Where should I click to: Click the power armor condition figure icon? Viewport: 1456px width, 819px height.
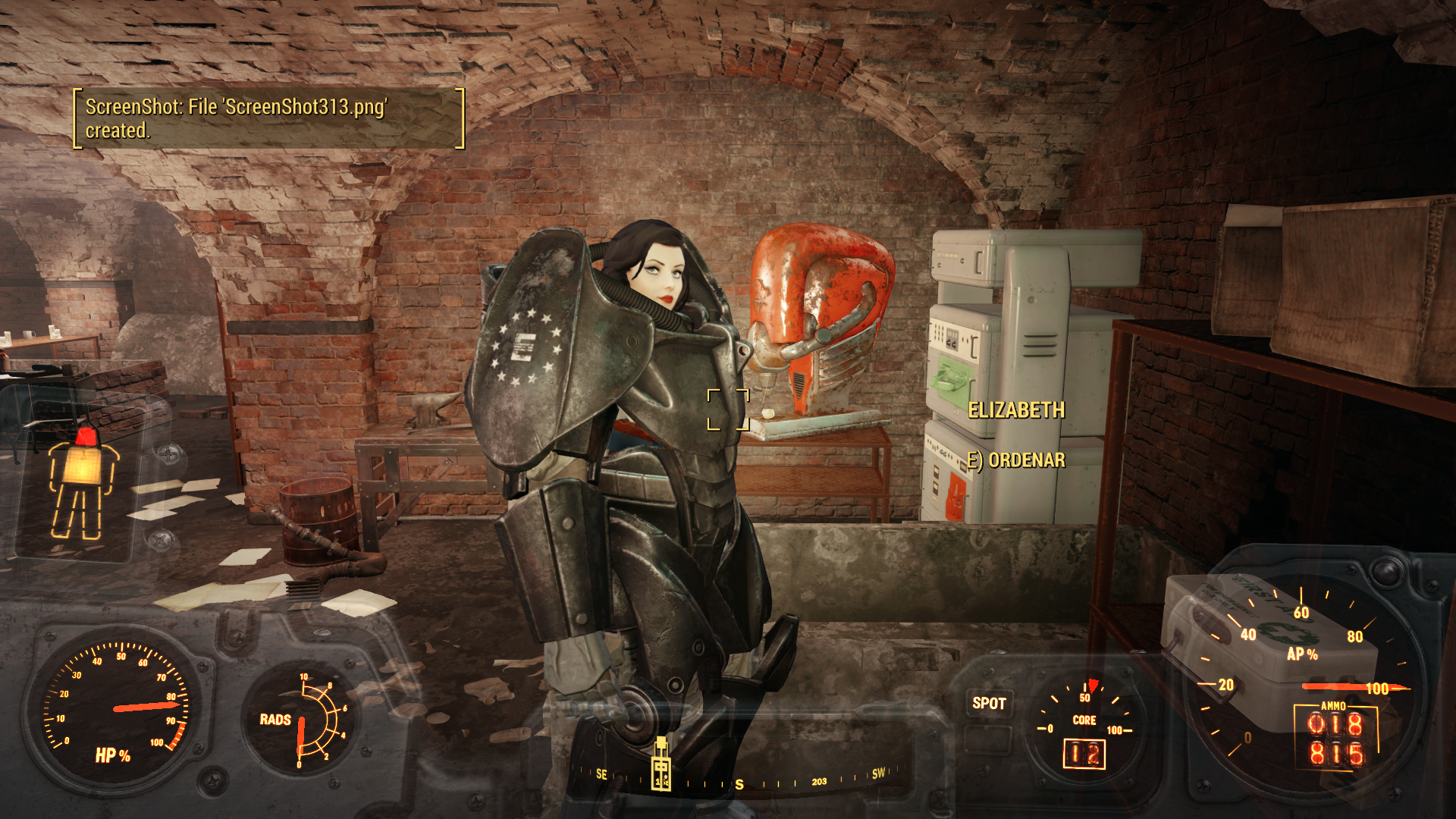[83, 483]
